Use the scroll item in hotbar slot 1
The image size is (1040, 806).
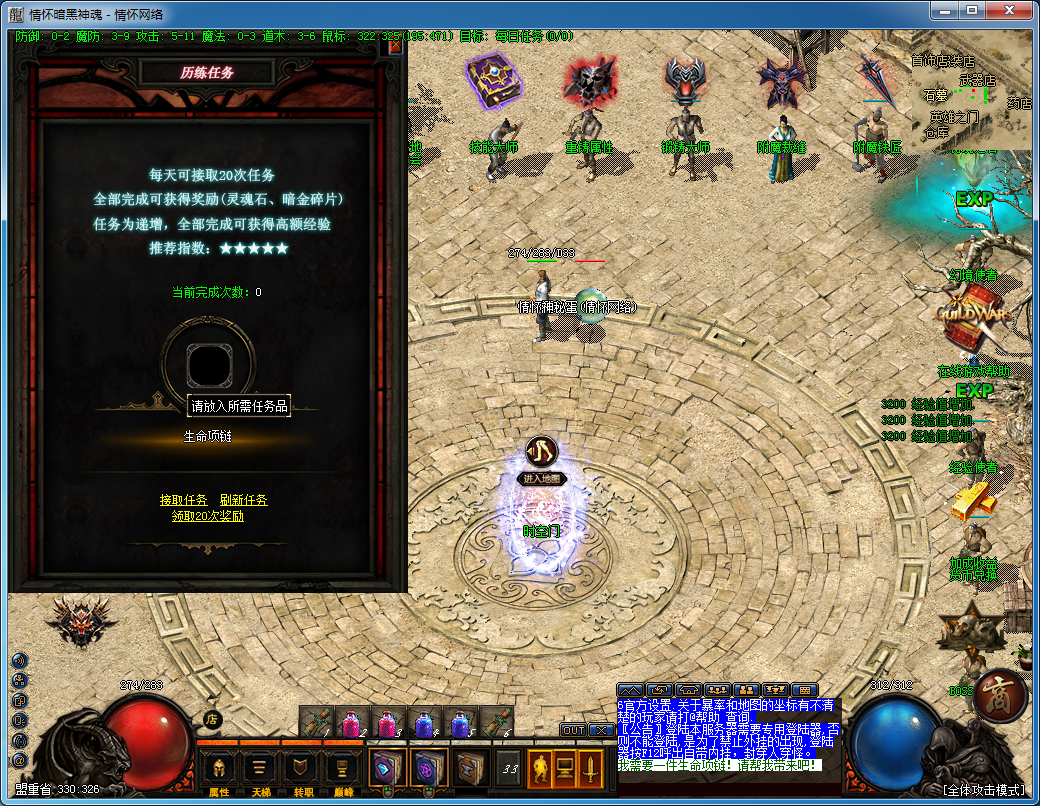pyautogui.click(x=316, y=722)
